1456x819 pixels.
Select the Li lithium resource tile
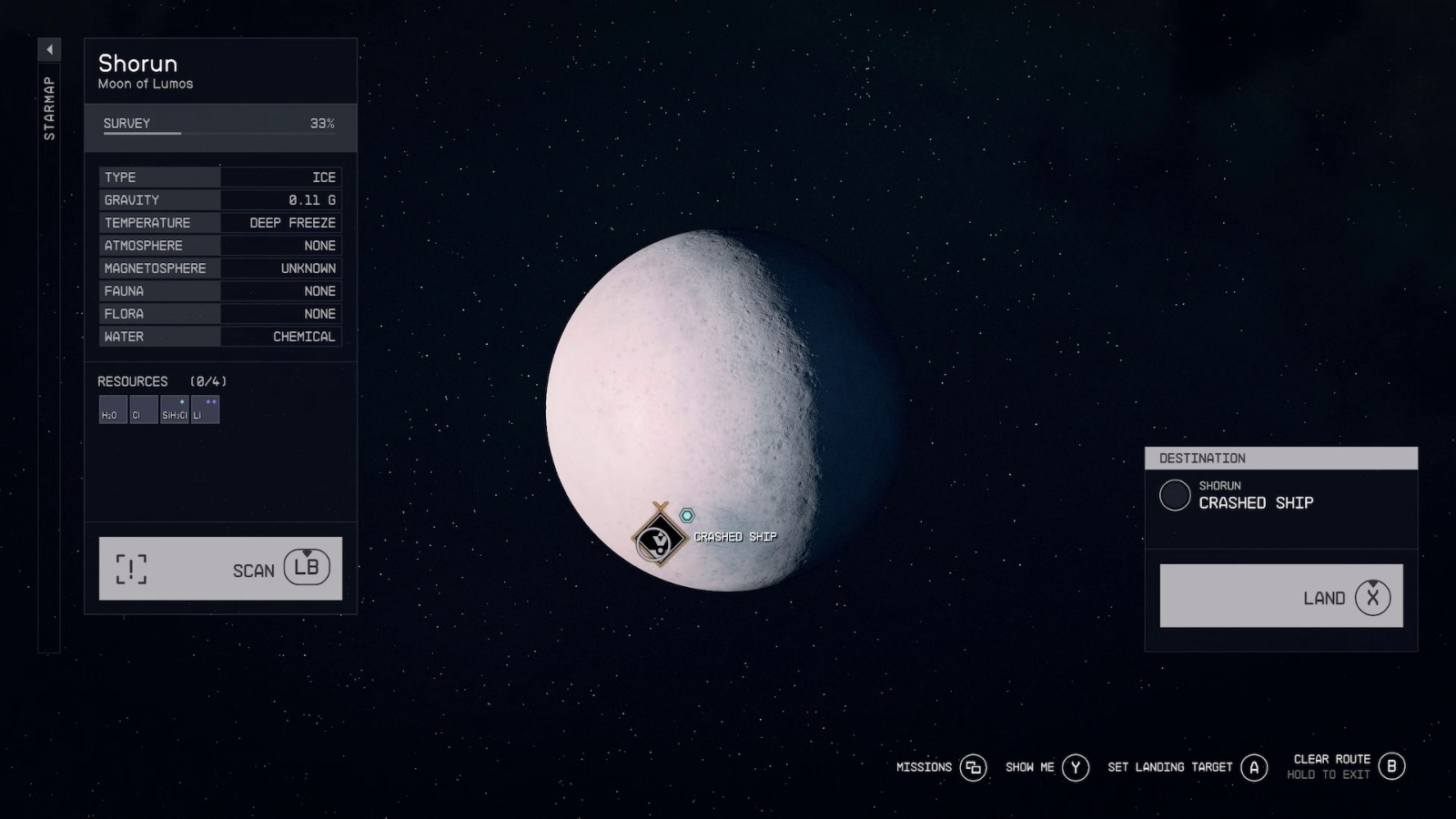pos(206,409)
